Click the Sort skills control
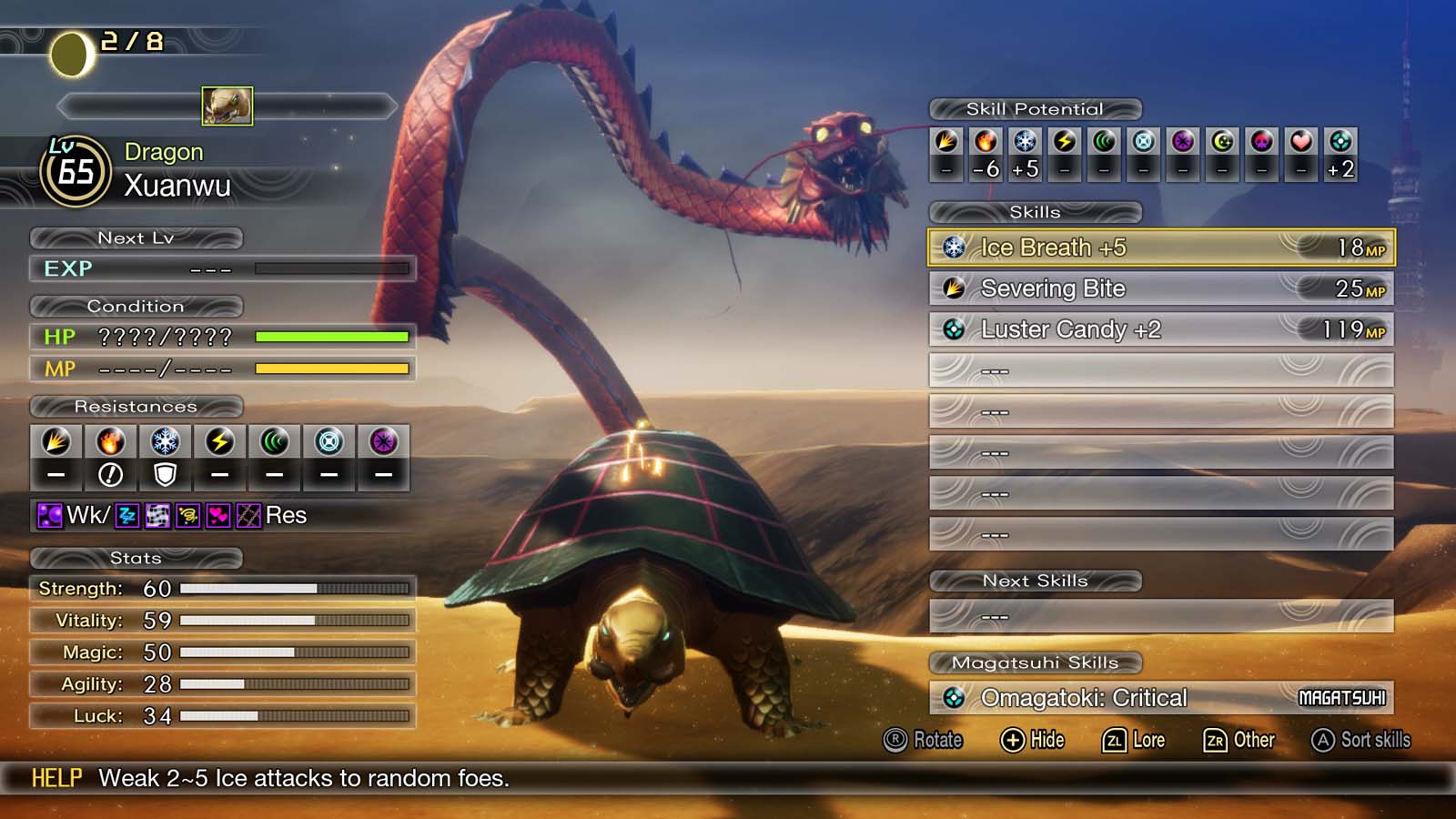 point(1361,741)
